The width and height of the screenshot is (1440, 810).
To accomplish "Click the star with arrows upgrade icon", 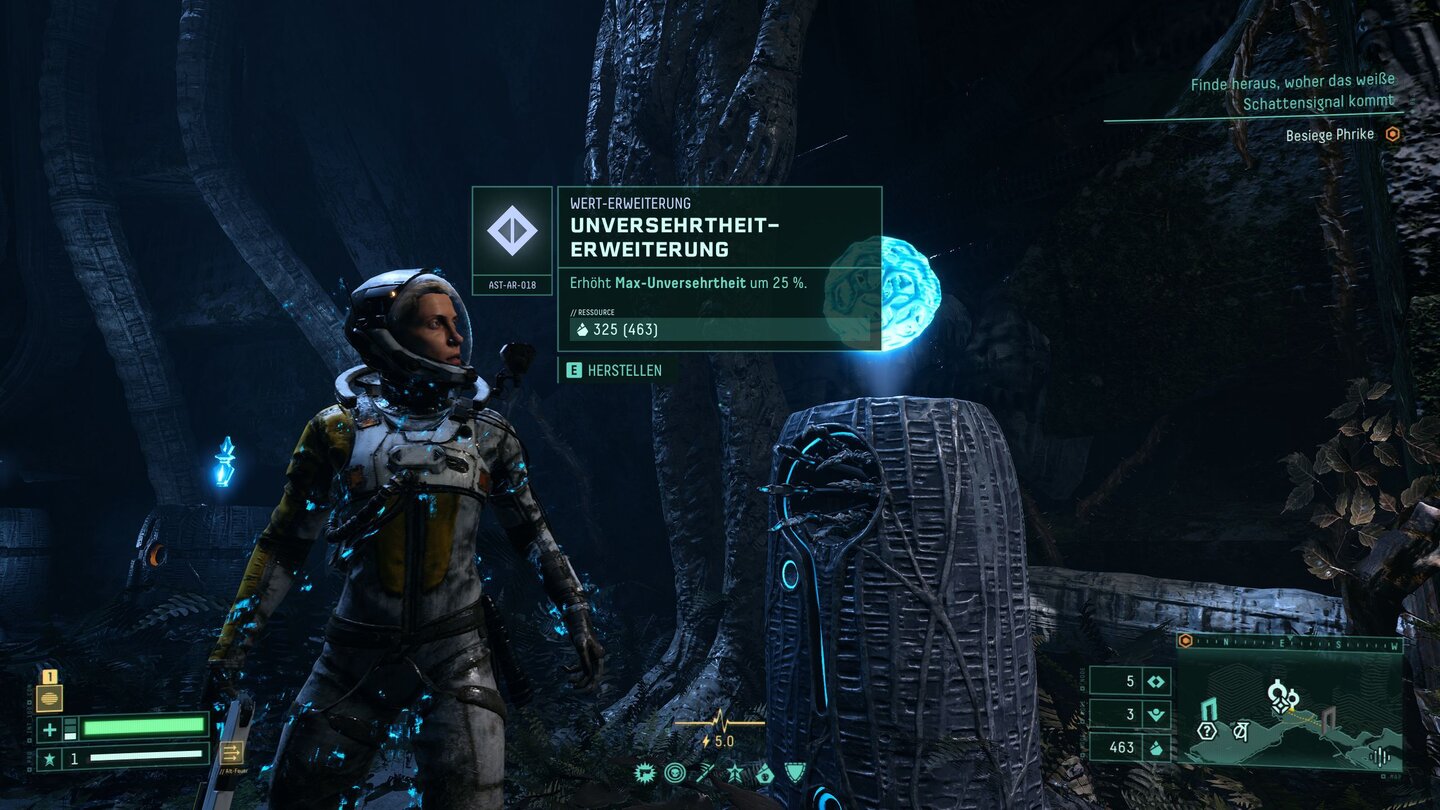I will (x=735, y=772).
